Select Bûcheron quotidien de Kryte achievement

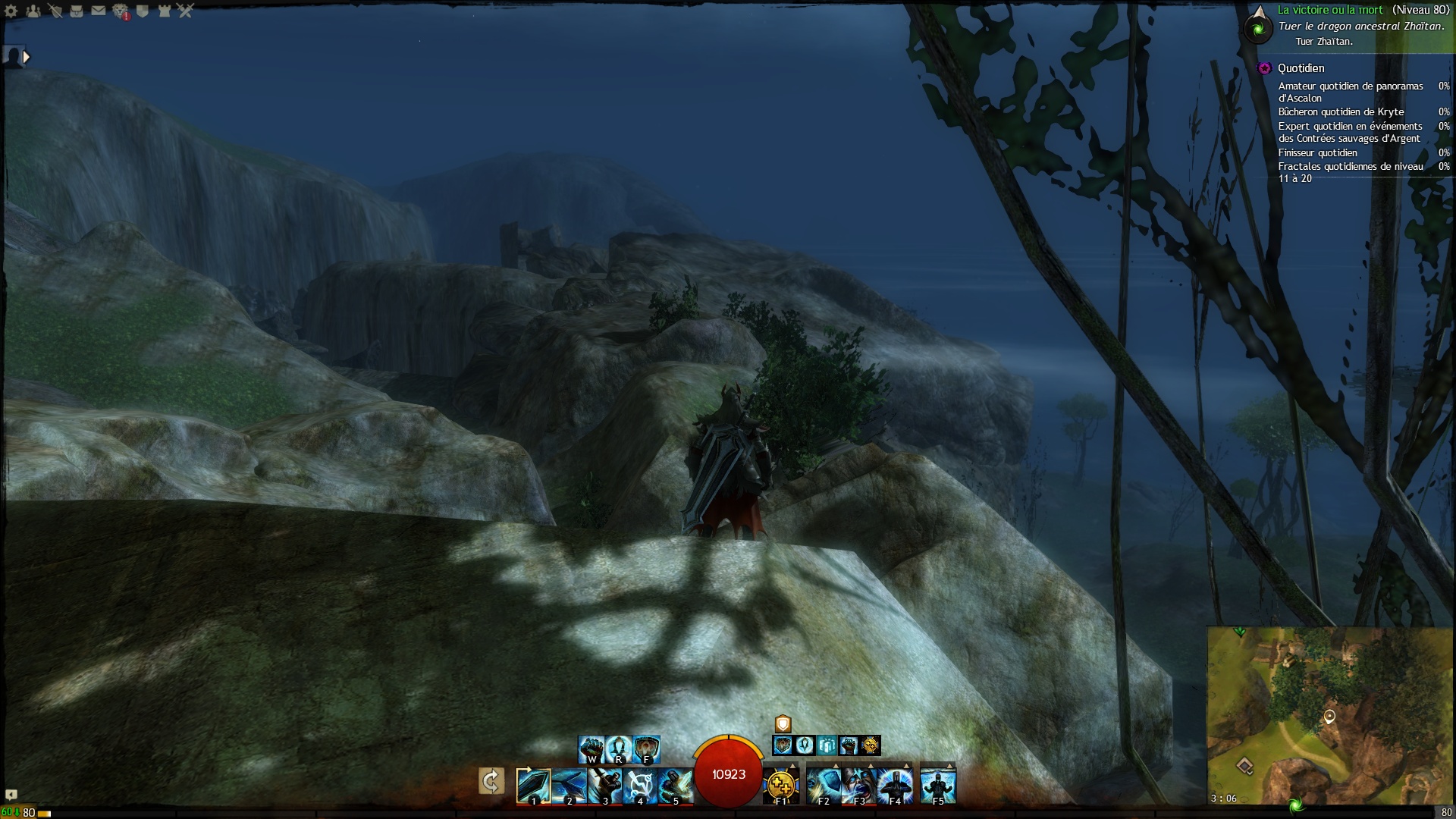coord(1341,111)
